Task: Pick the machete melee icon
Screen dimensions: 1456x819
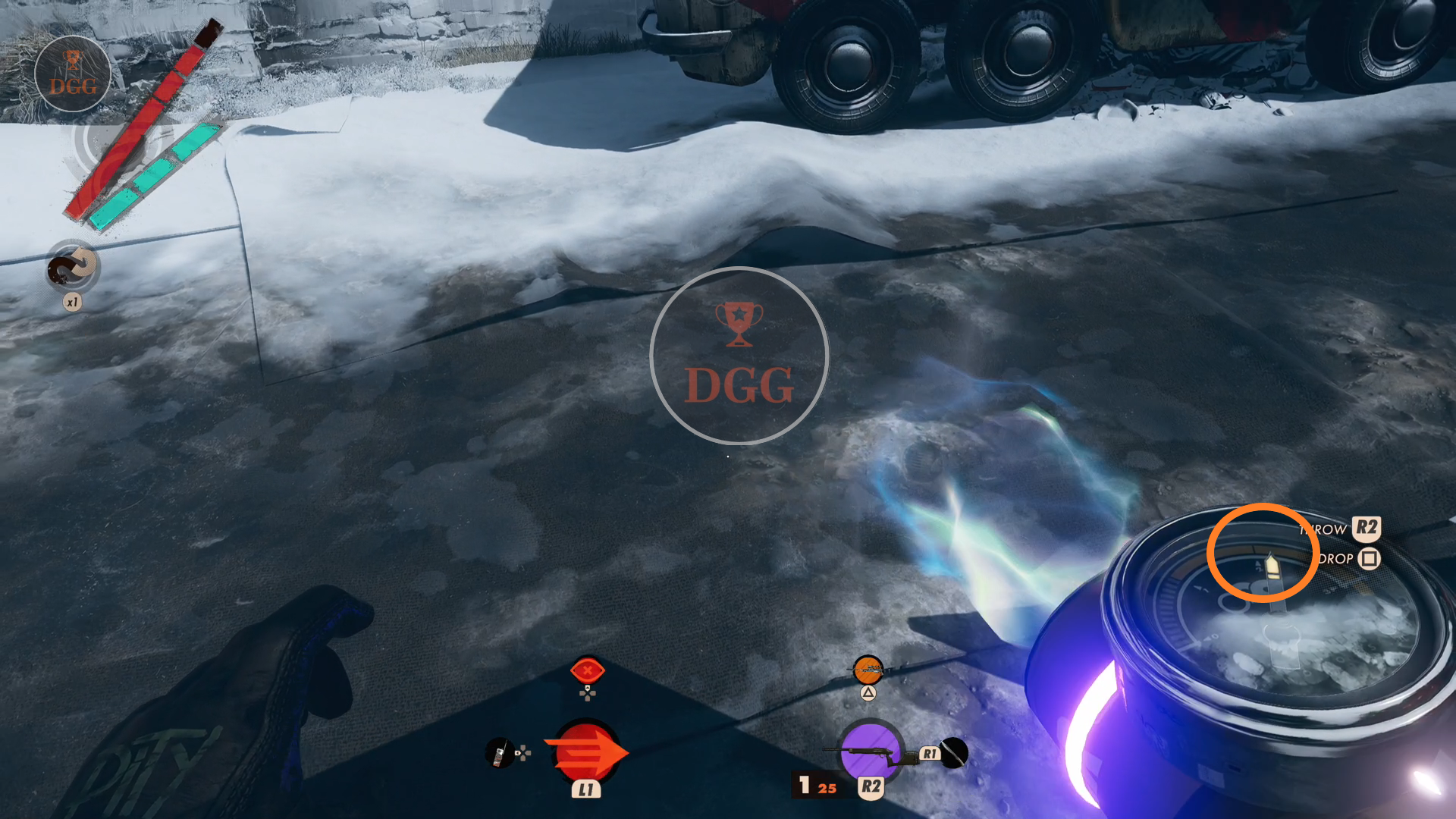Action: (954, 752)
